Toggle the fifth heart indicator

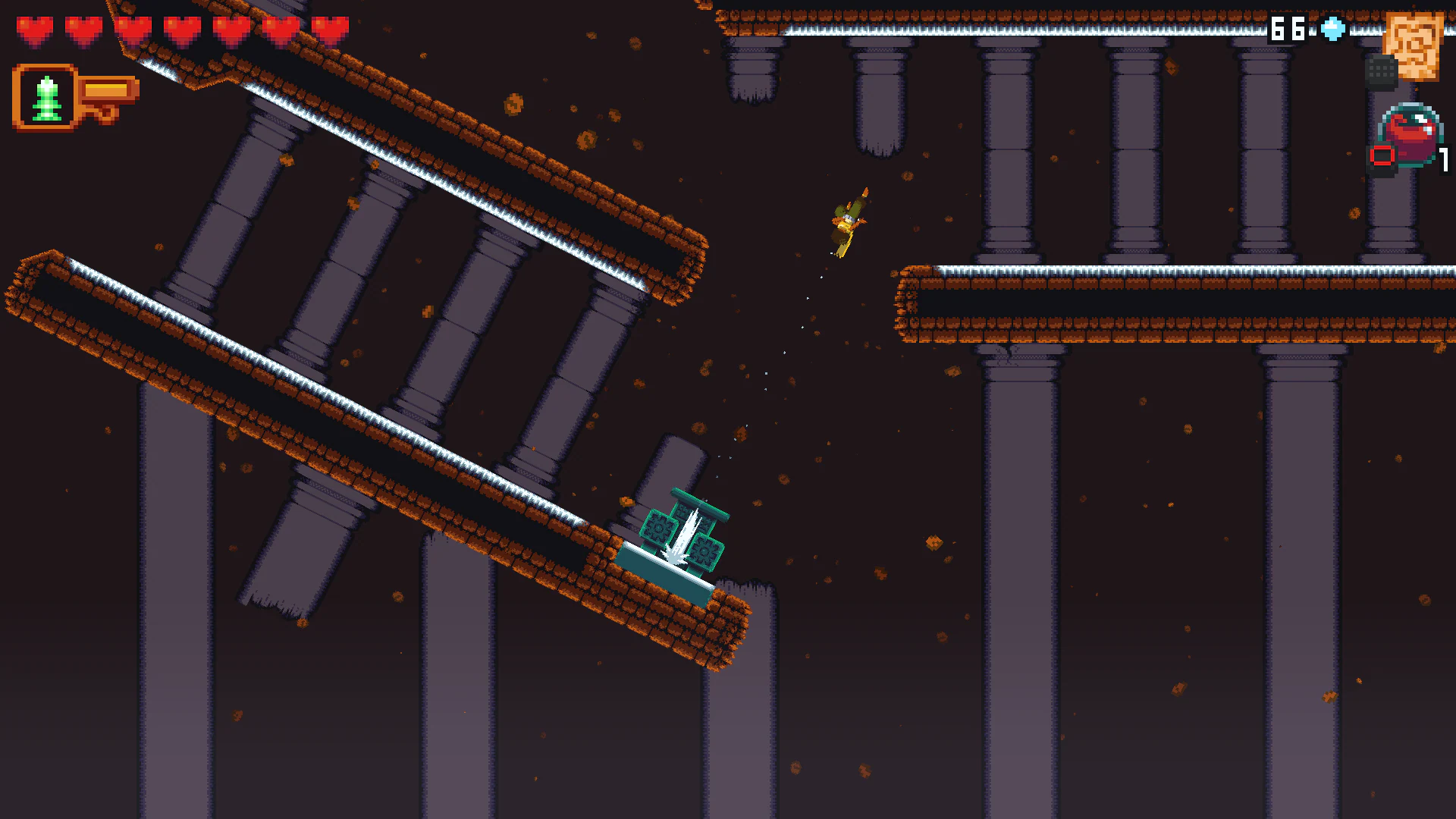(x=231, y=29)
